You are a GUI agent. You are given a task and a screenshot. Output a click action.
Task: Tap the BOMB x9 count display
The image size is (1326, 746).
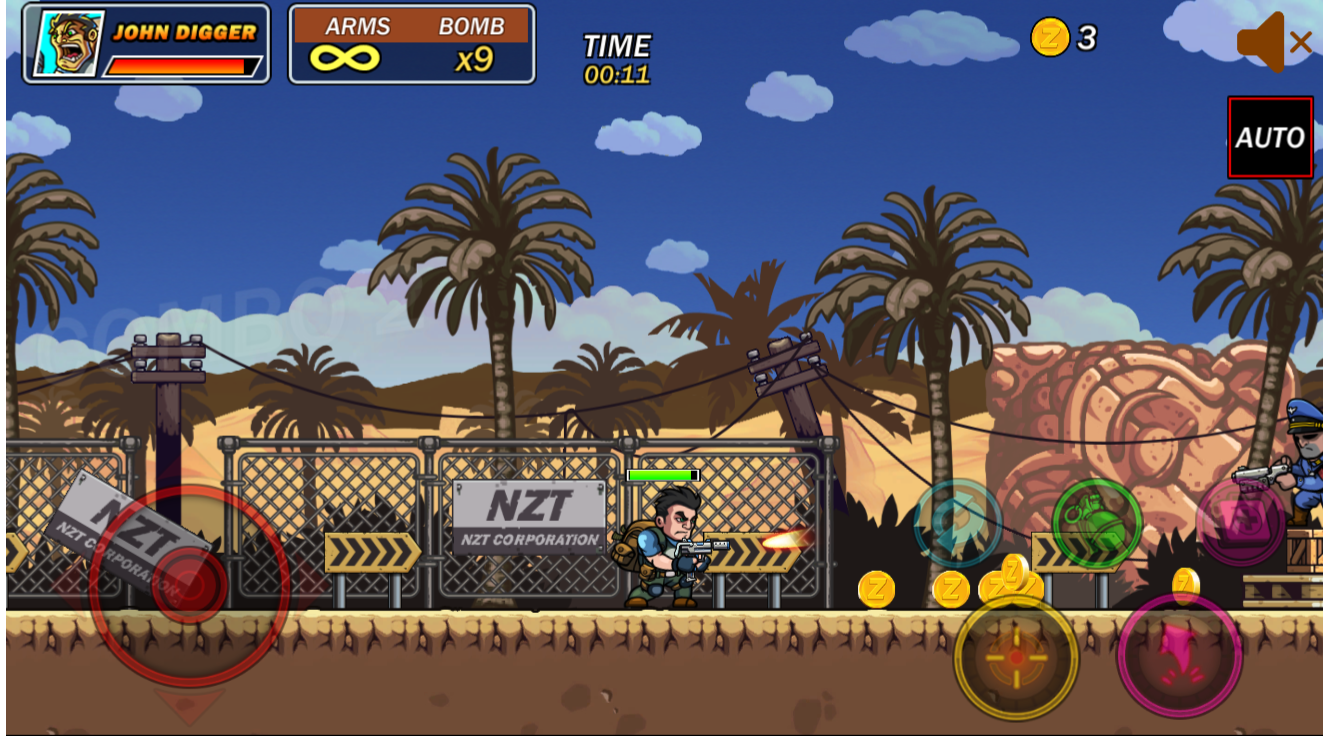click(475, 57)
